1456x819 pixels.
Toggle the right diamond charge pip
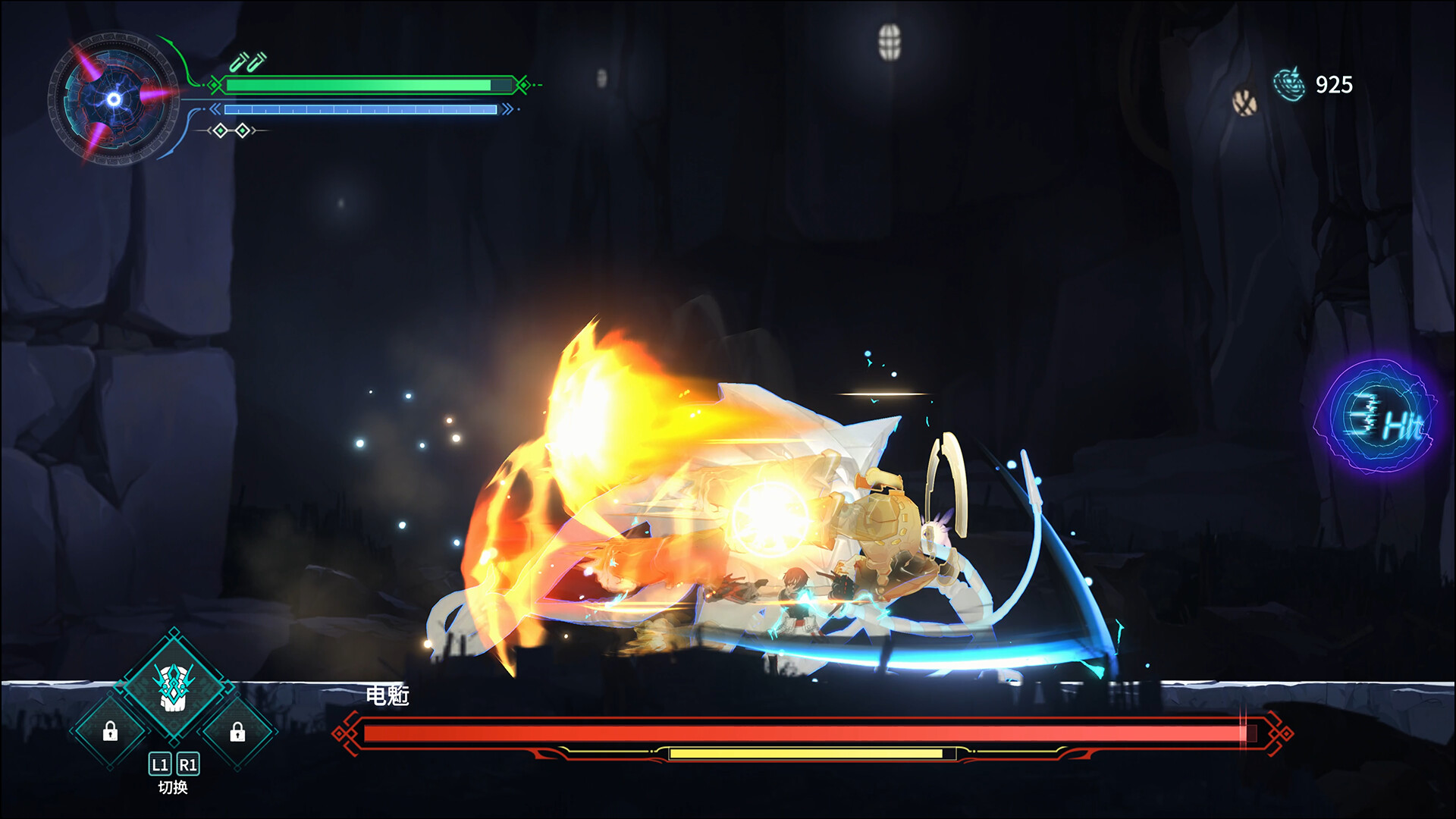[x=243, y=130]
